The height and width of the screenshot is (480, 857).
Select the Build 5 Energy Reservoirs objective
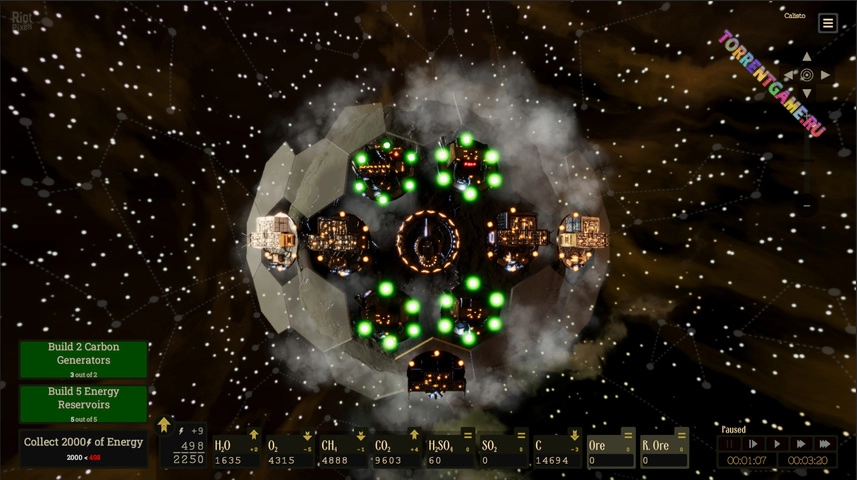click(83, 404)
